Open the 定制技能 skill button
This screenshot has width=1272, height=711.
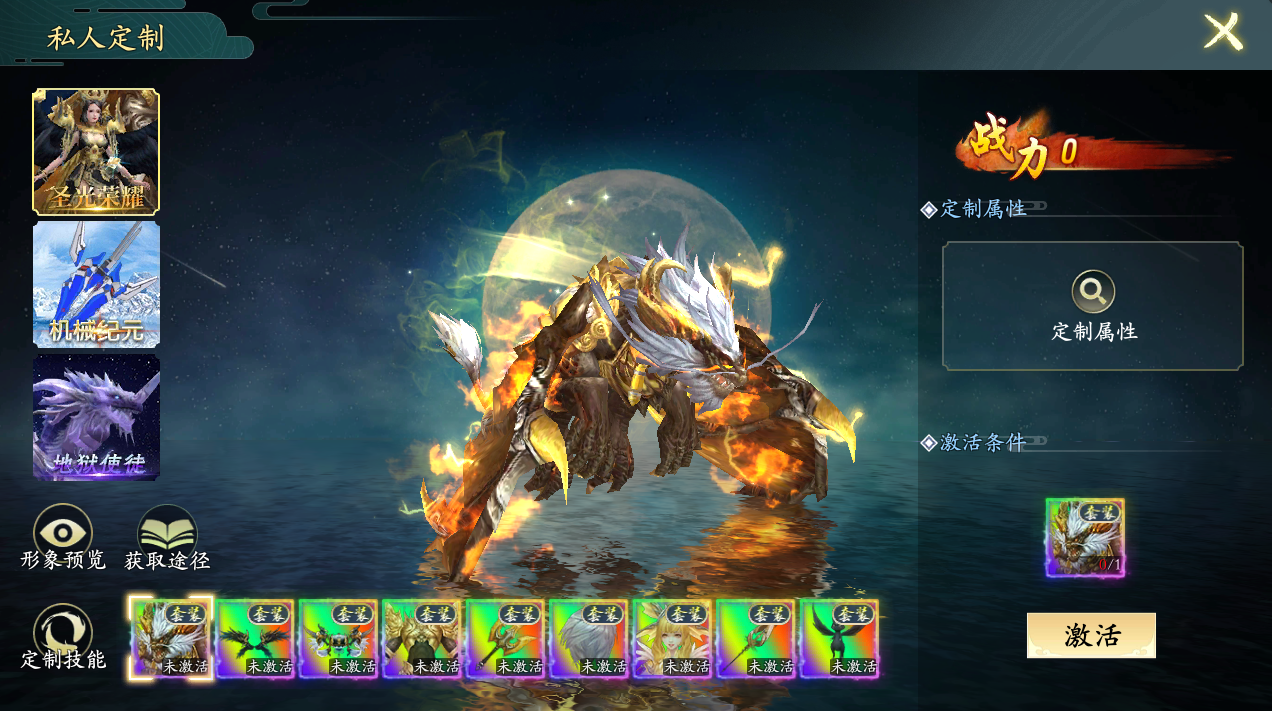click(63, 633)
